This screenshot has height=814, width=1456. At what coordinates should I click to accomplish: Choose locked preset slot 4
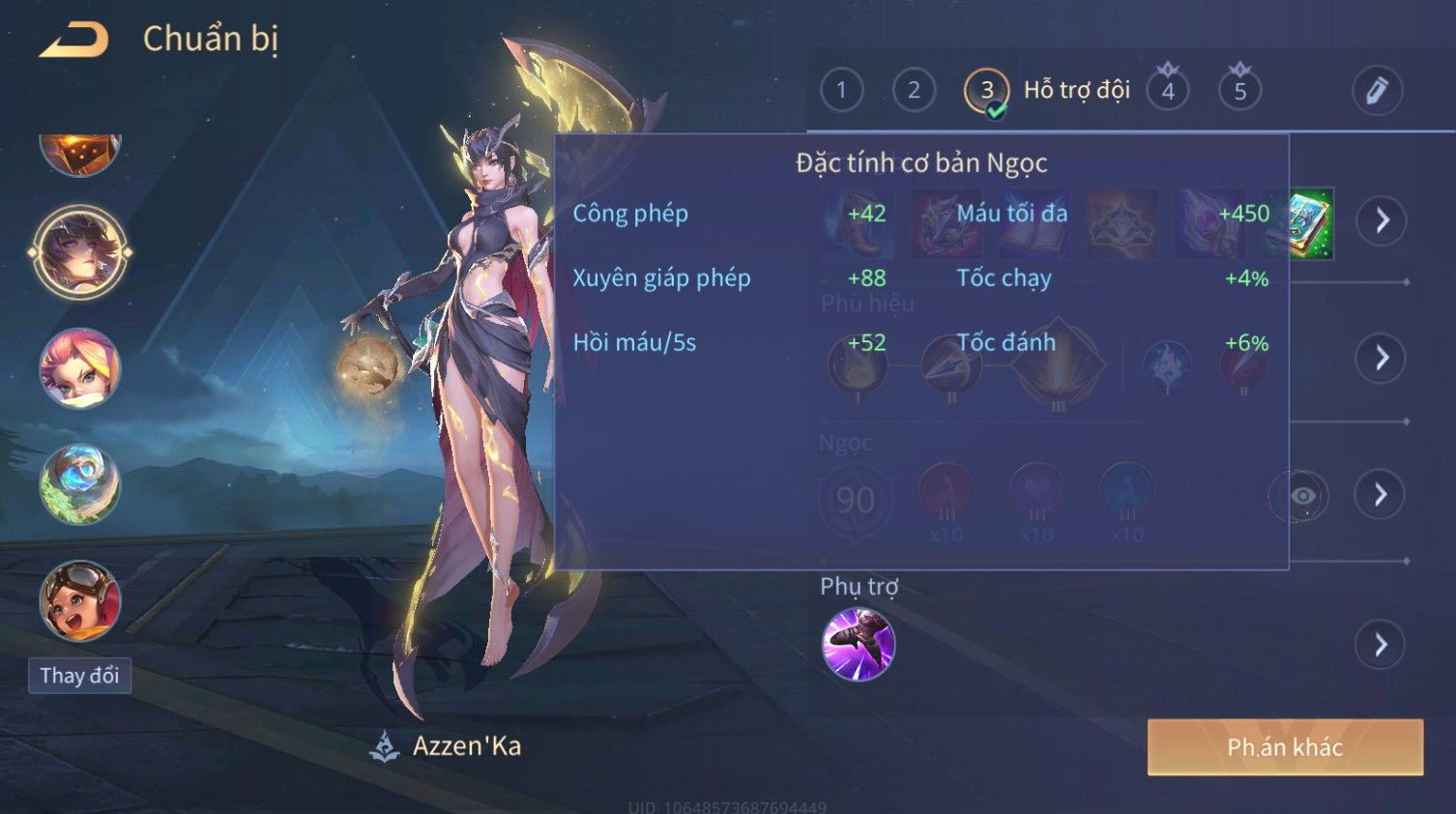(1168, 91)
